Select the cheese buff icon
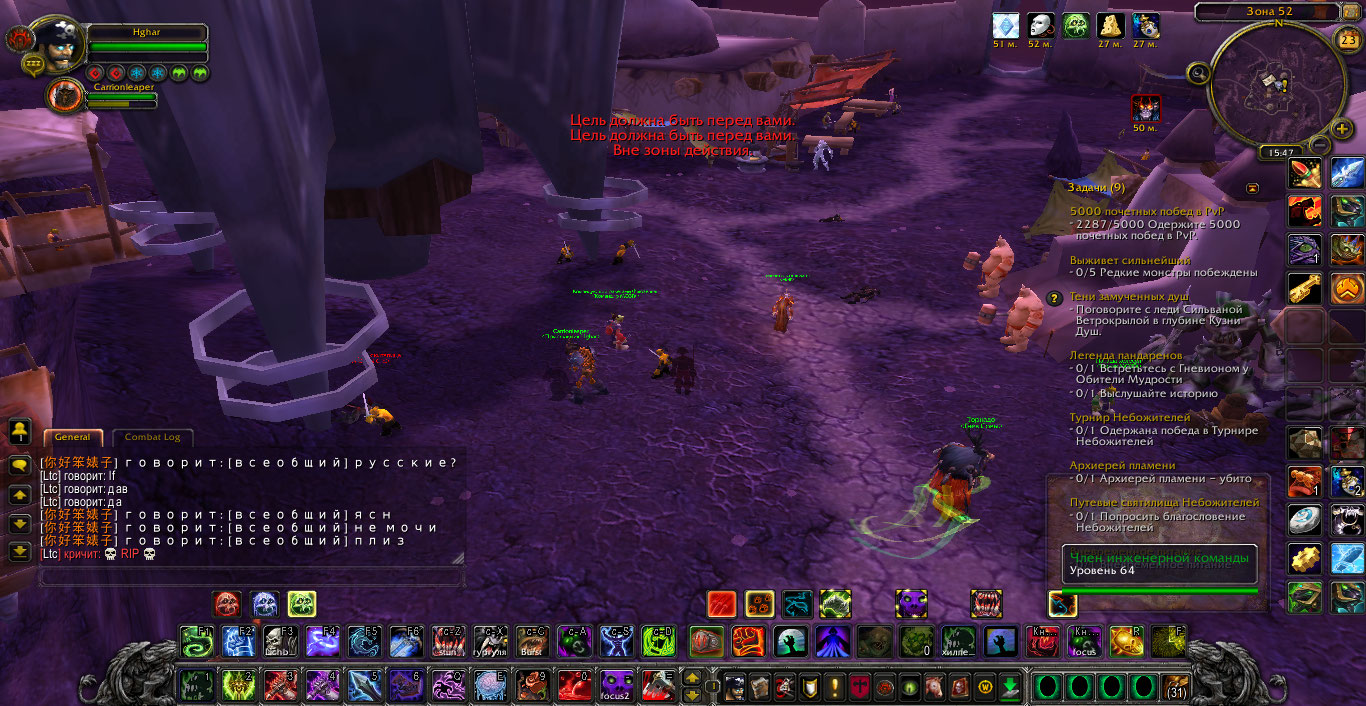Screen dimensions: 1366x706 (1111, 26)
